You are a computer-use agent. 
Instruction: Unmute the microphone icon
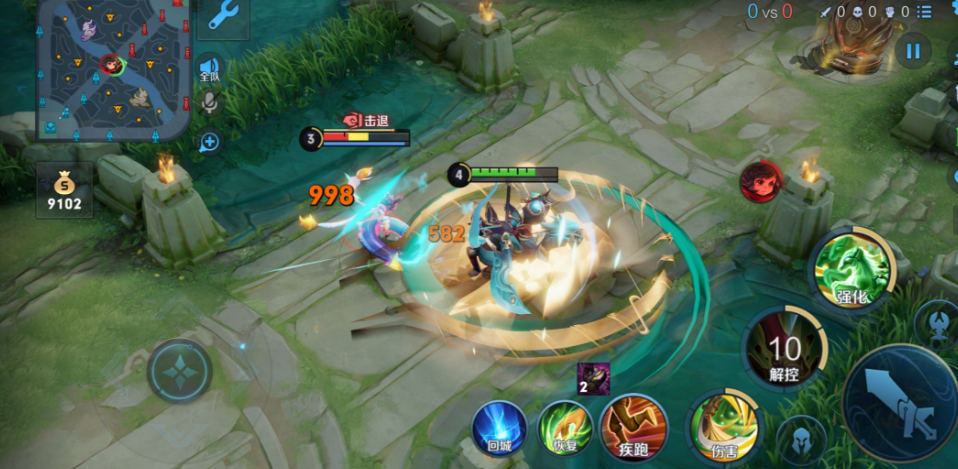(210, 103)
